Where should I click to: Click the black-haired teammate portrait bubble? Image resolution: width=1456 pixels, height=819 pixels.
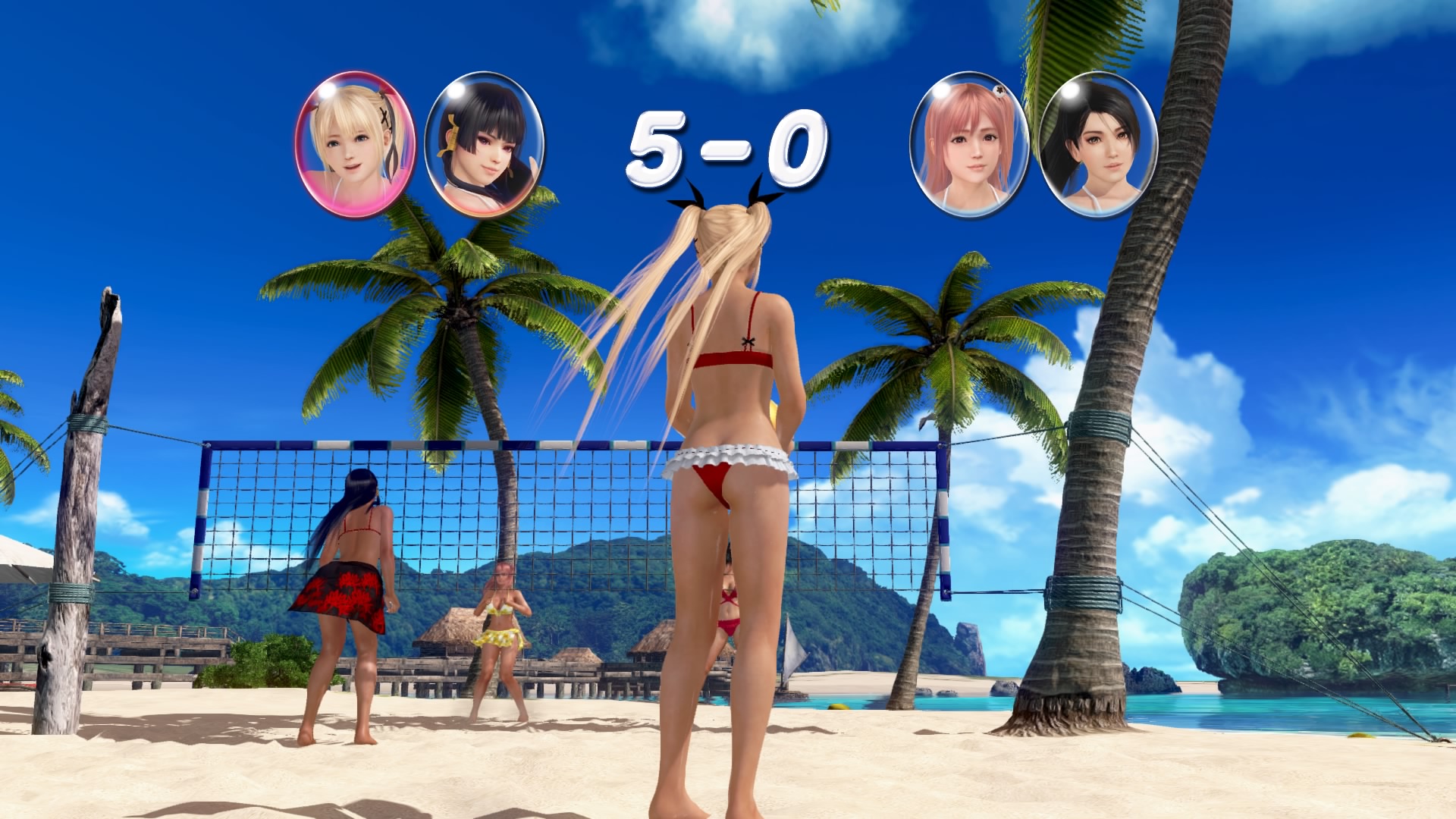(x=485, y=144)
